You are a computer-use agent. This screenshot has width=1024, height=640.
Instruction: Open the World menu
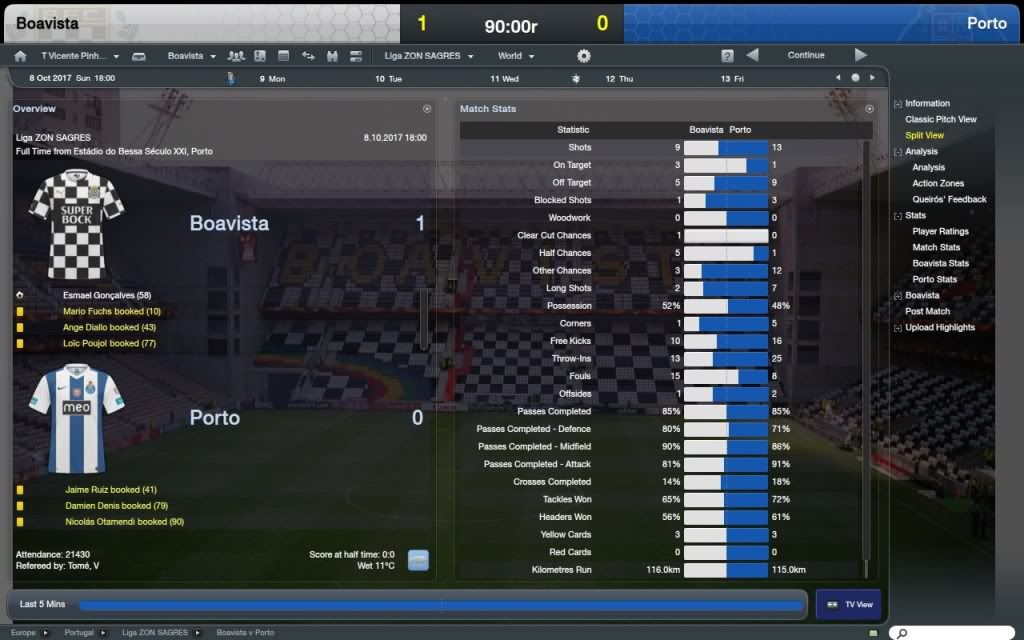pyautogui.click(x=516, y=56)
